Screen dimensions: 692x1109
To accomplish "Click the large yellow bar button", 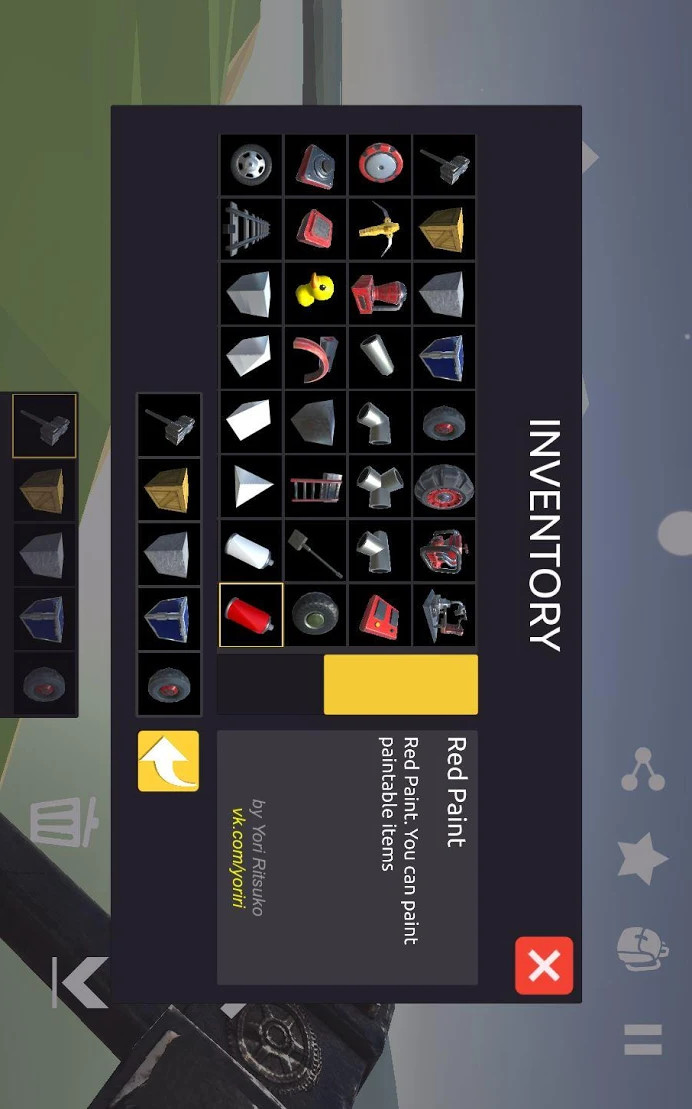I will pyautogui.click(x=400, y=684).
